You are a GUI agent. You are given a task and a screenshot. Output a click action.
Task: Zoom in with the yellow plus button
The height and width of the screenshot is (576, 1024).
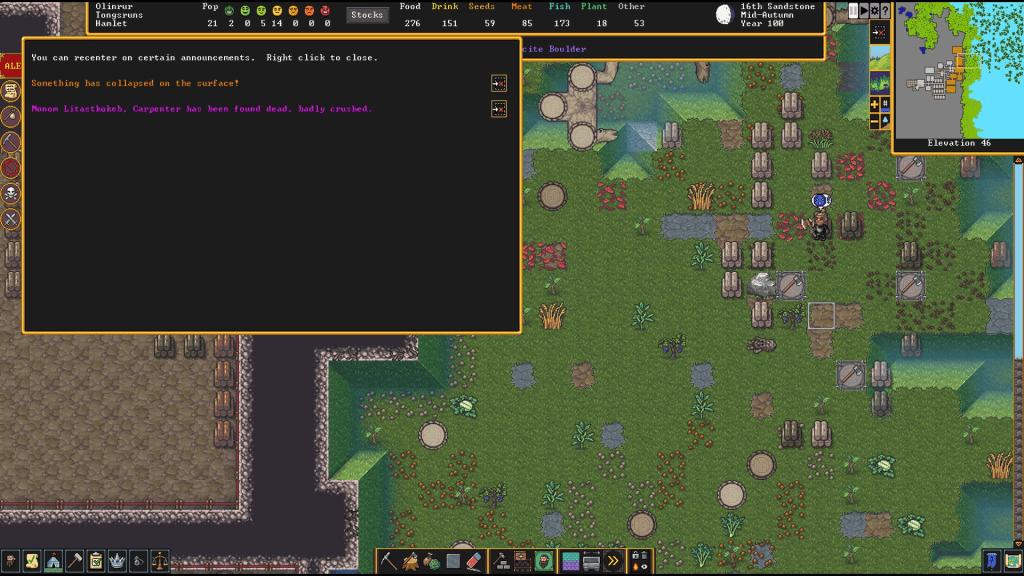pyautogui.click(x=875, y=104)
